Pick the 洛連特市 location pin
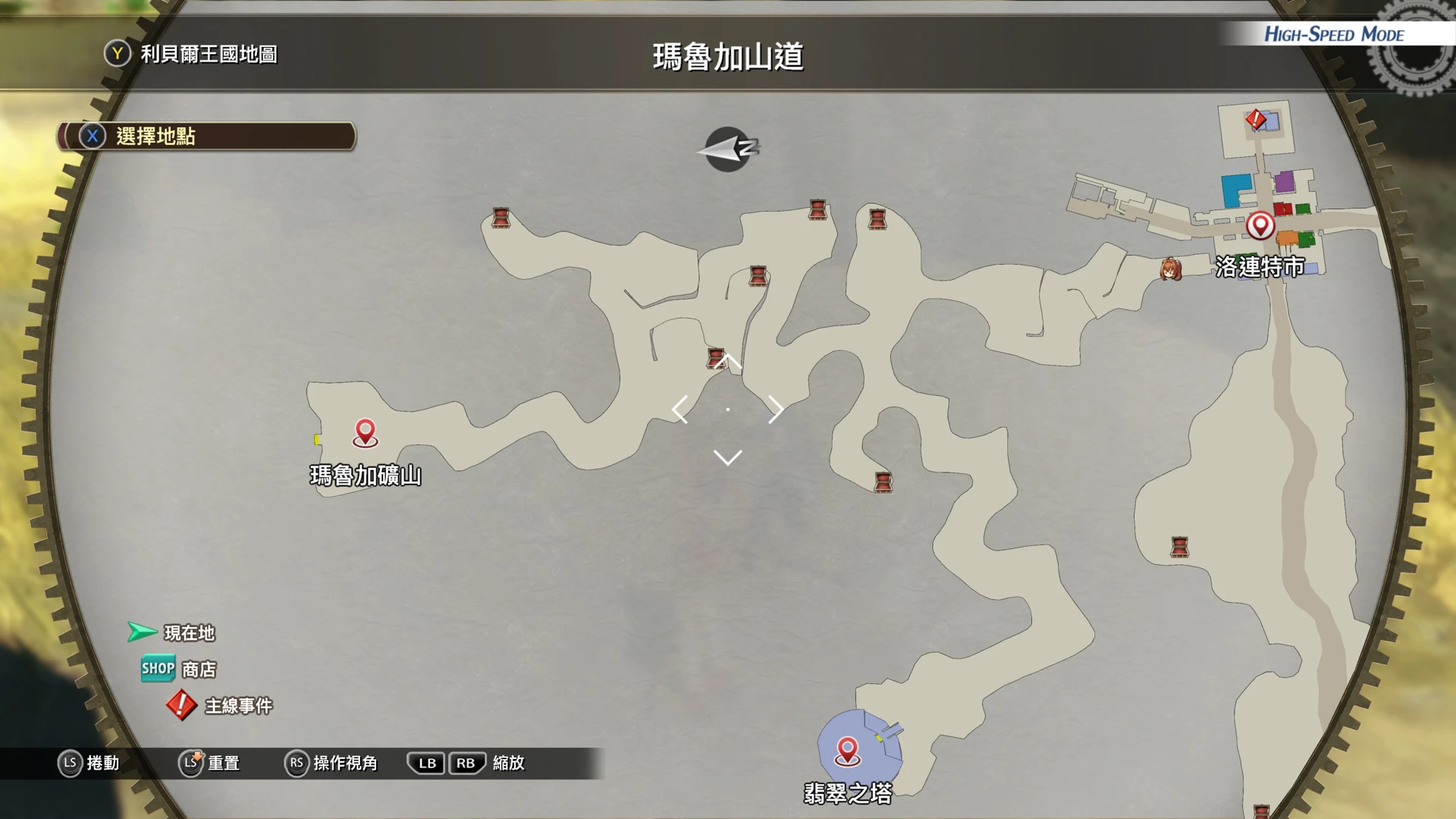1456x819 pixels. point(1260,225)
